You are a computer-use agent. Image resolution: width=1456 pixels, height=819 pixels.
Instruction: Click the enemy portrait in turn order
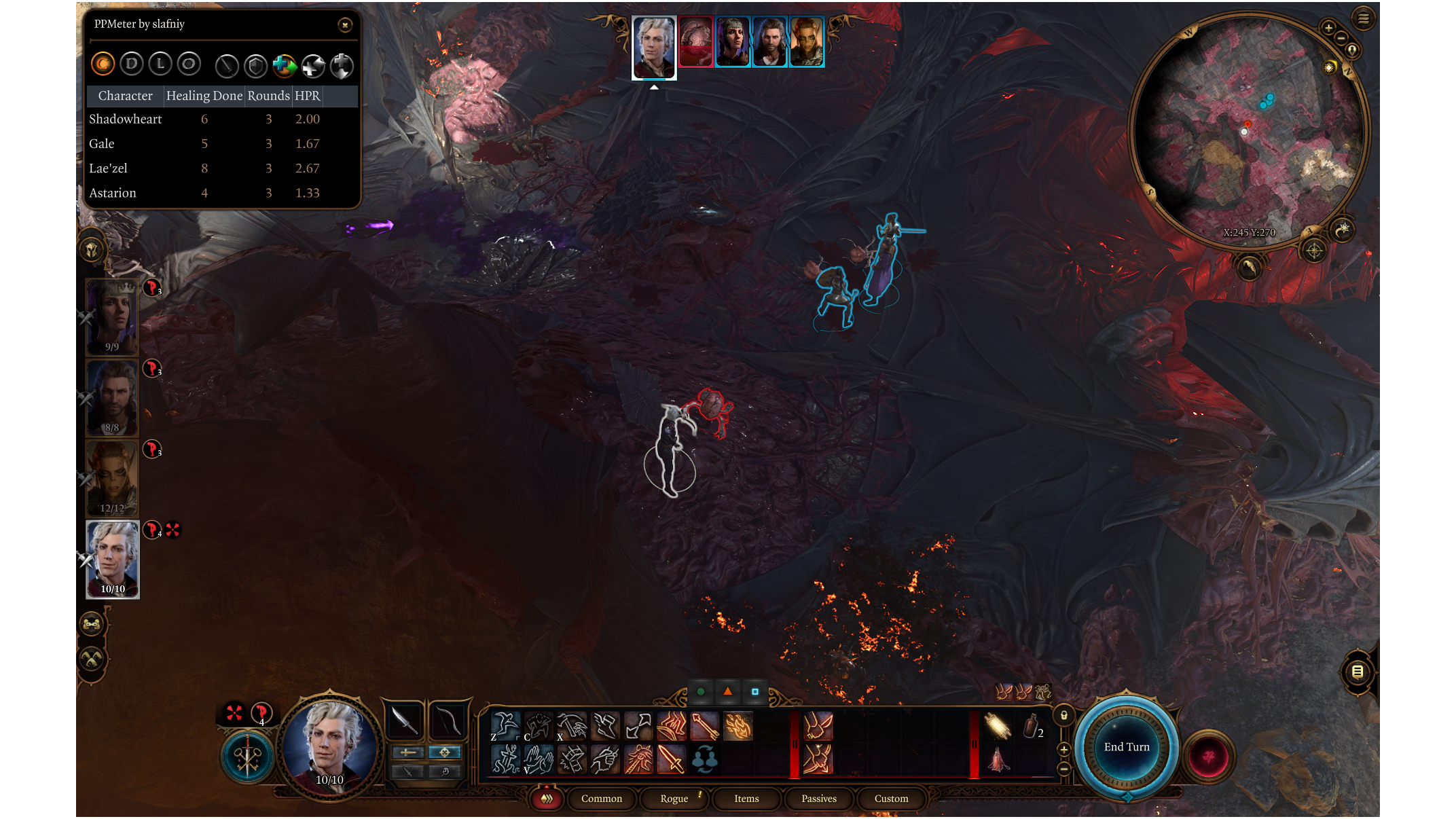click(695, 42)
